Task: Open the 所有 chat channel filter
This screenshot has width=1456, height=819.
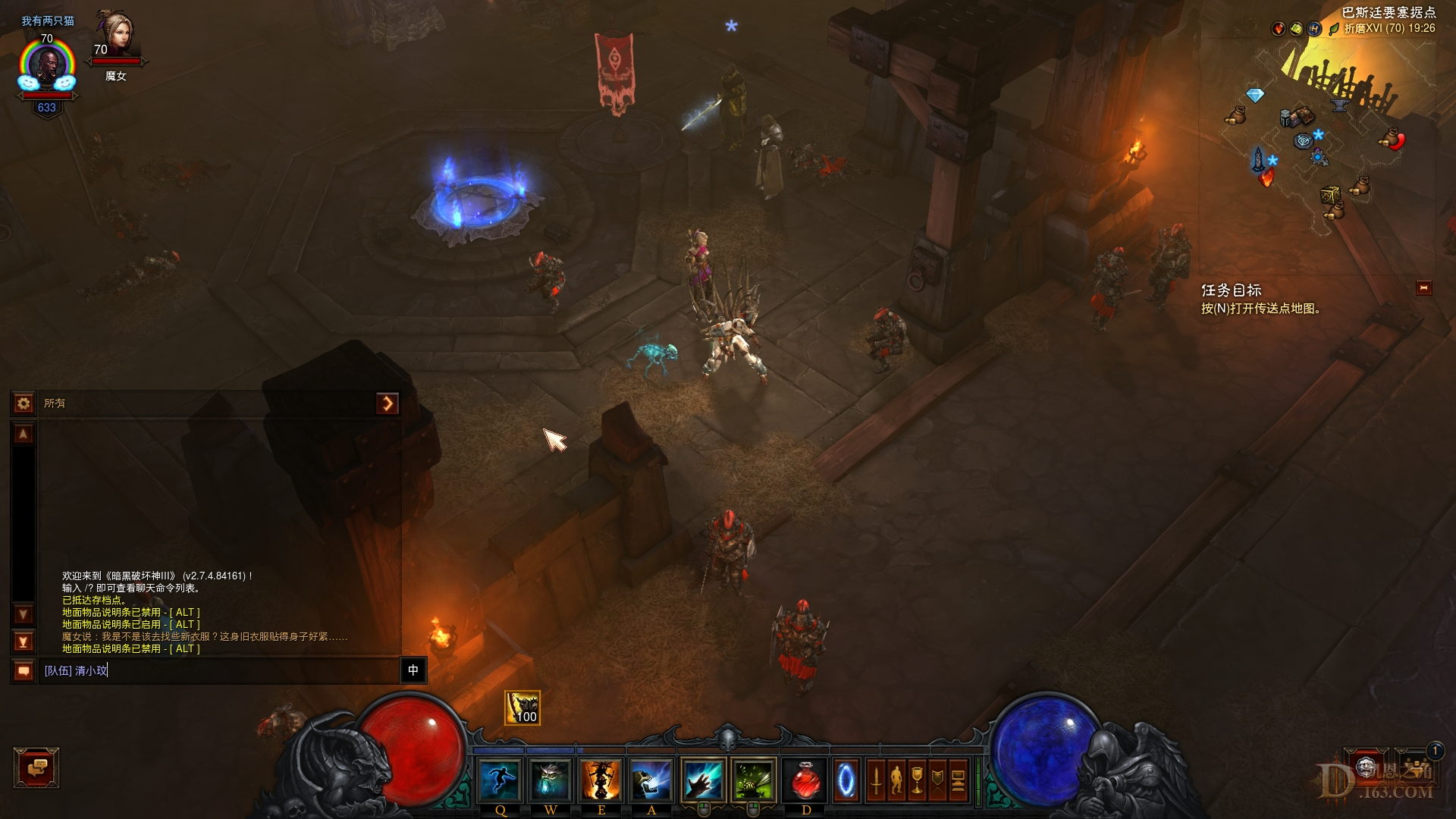Action: click(x=53, y=403)
